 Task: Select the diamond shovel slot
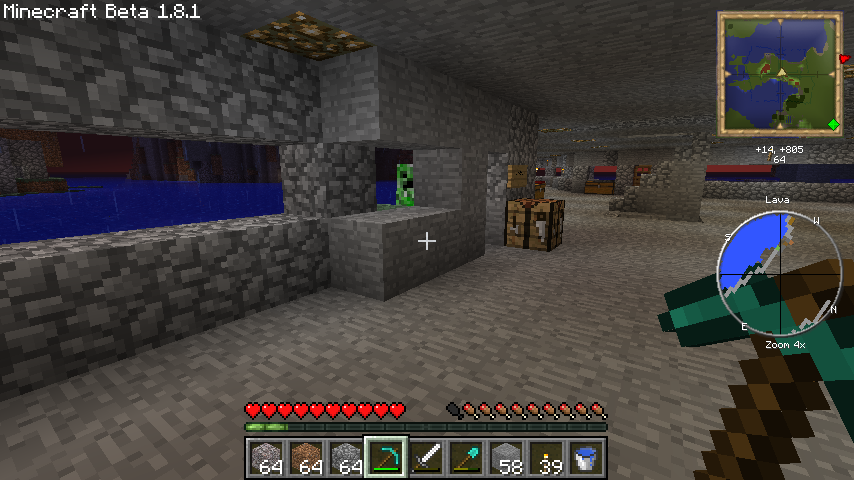pyautogui.click(x=466, y=459)
